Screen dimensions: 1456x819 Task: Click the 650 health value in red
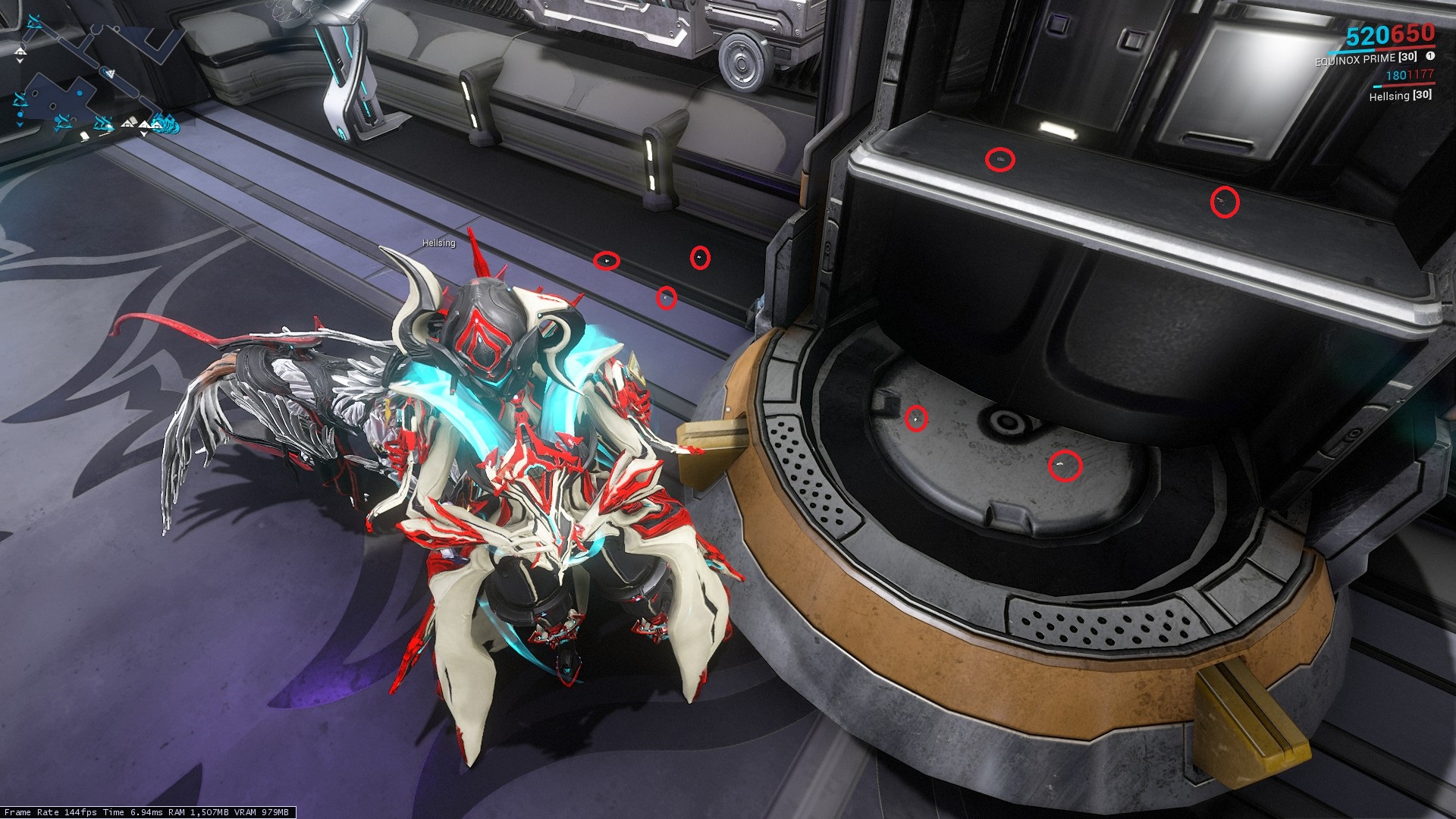[1412, 36]
